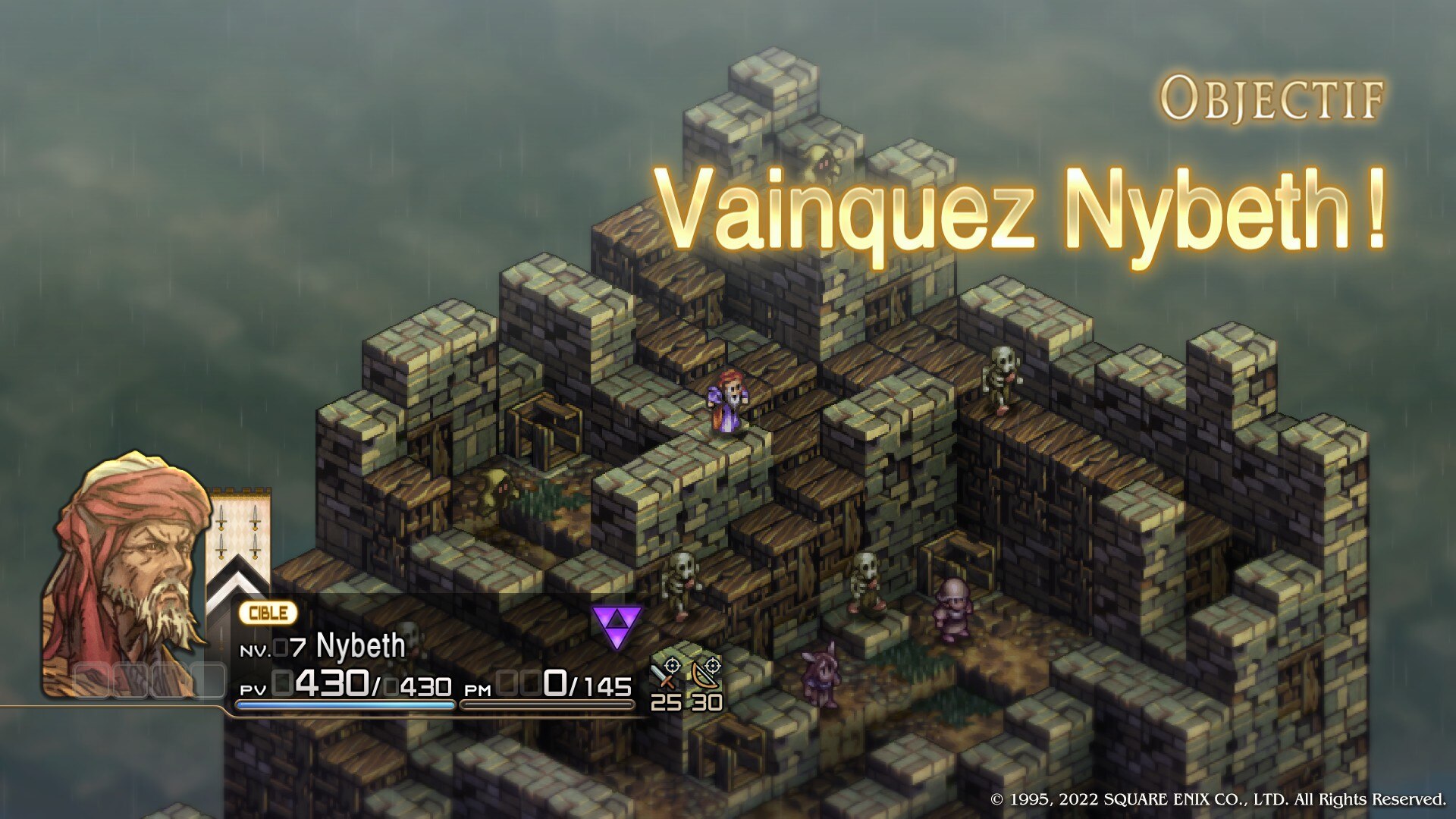This screenshot has height=819, width=1456.
Task: Click the yellow CIBLE tag
Action: [x=268, y=613]
